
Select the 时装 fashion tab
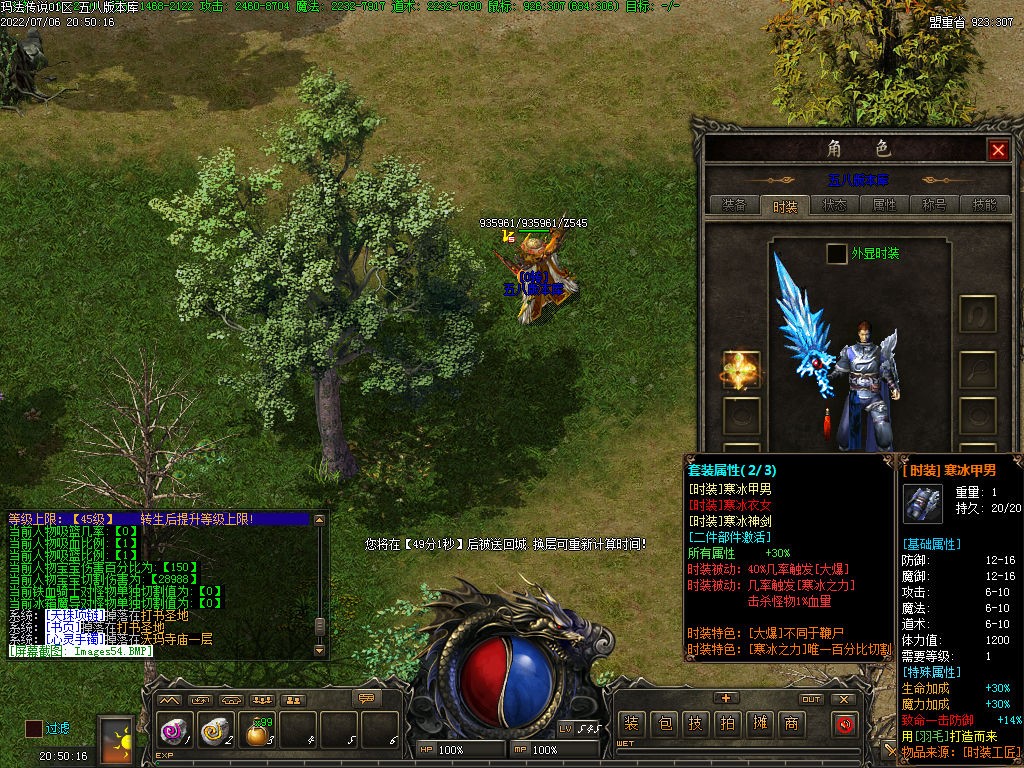(784, 206)
